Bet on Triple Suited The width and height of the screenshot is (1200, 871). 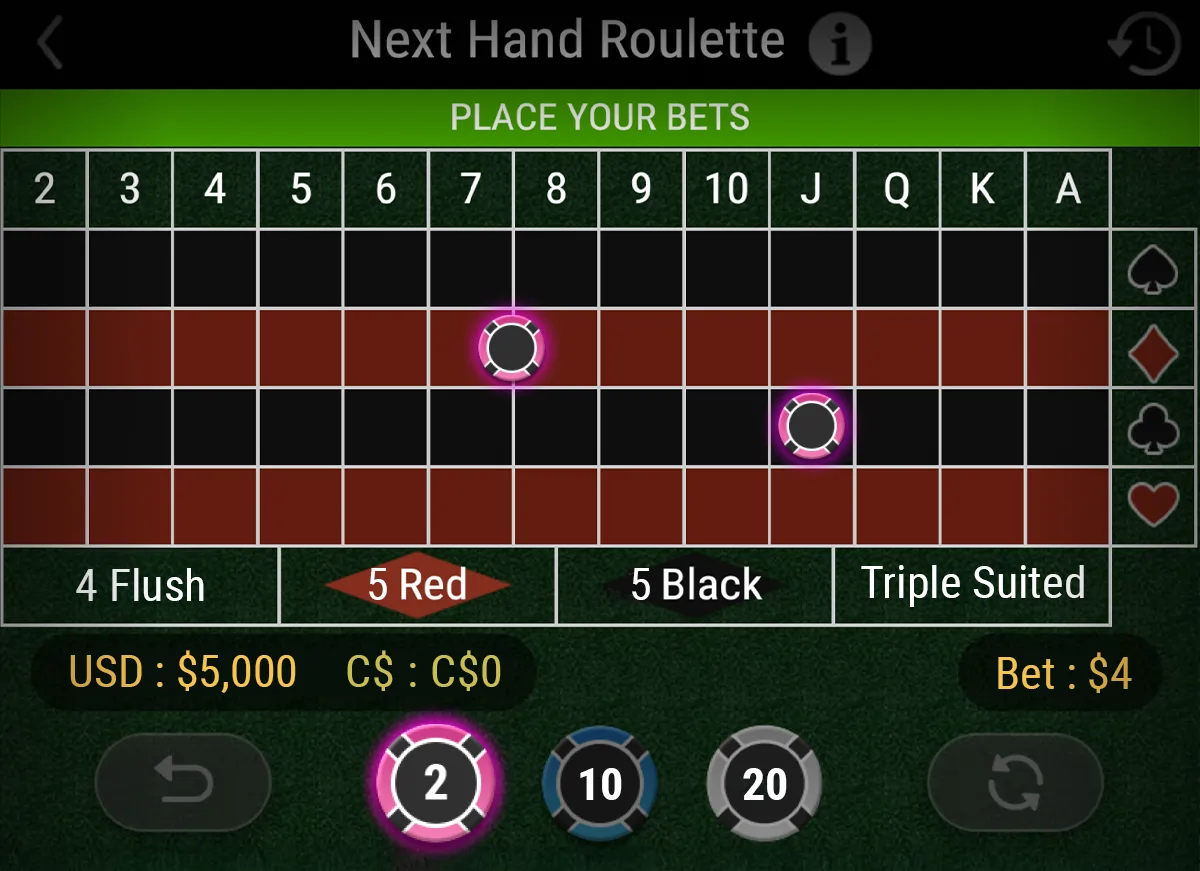click(972, 584)
